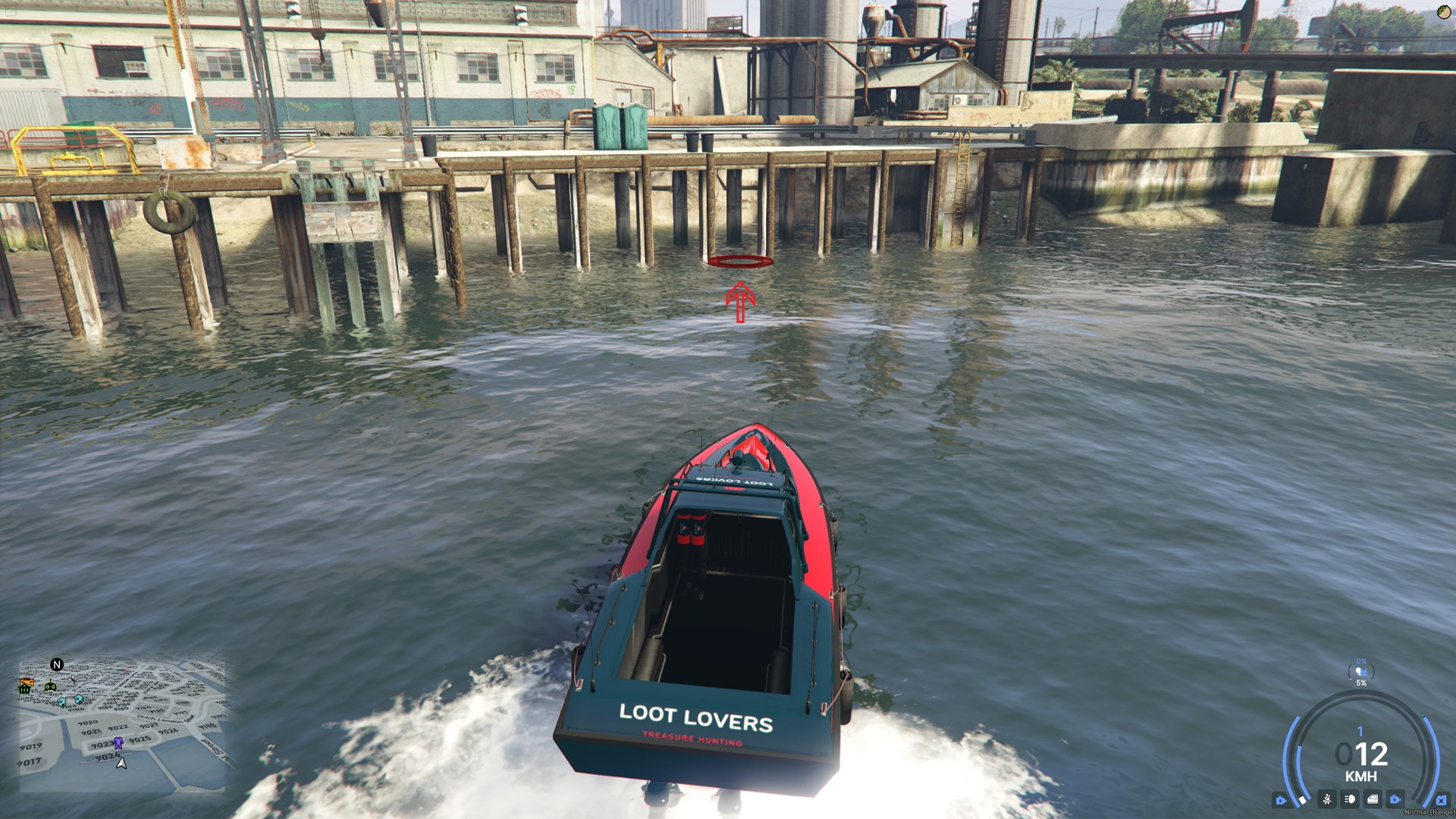
Task: Click the north compass marker on minimap
Action: pos(57,665)
